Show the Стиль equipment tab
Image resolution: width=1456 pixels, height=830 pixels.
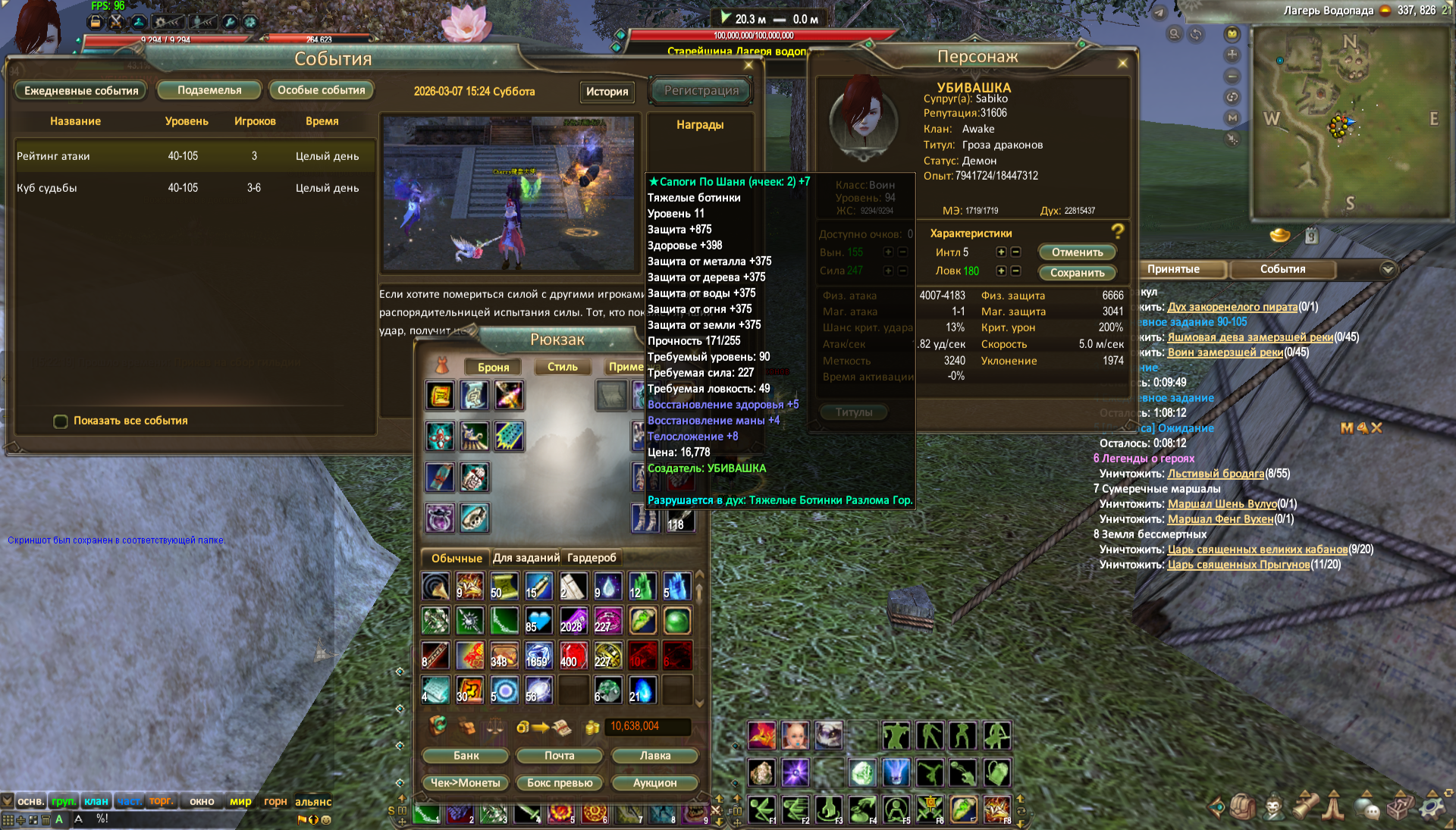click(562, 367)
